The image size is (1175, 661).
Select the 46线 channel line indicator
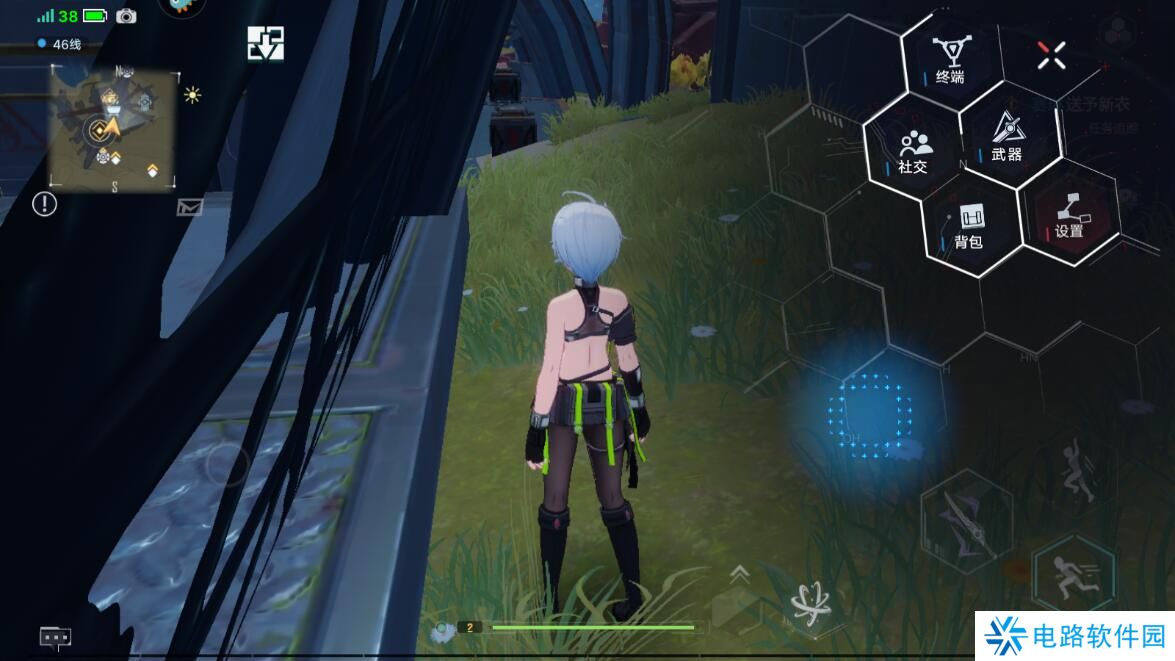[60, 44]
